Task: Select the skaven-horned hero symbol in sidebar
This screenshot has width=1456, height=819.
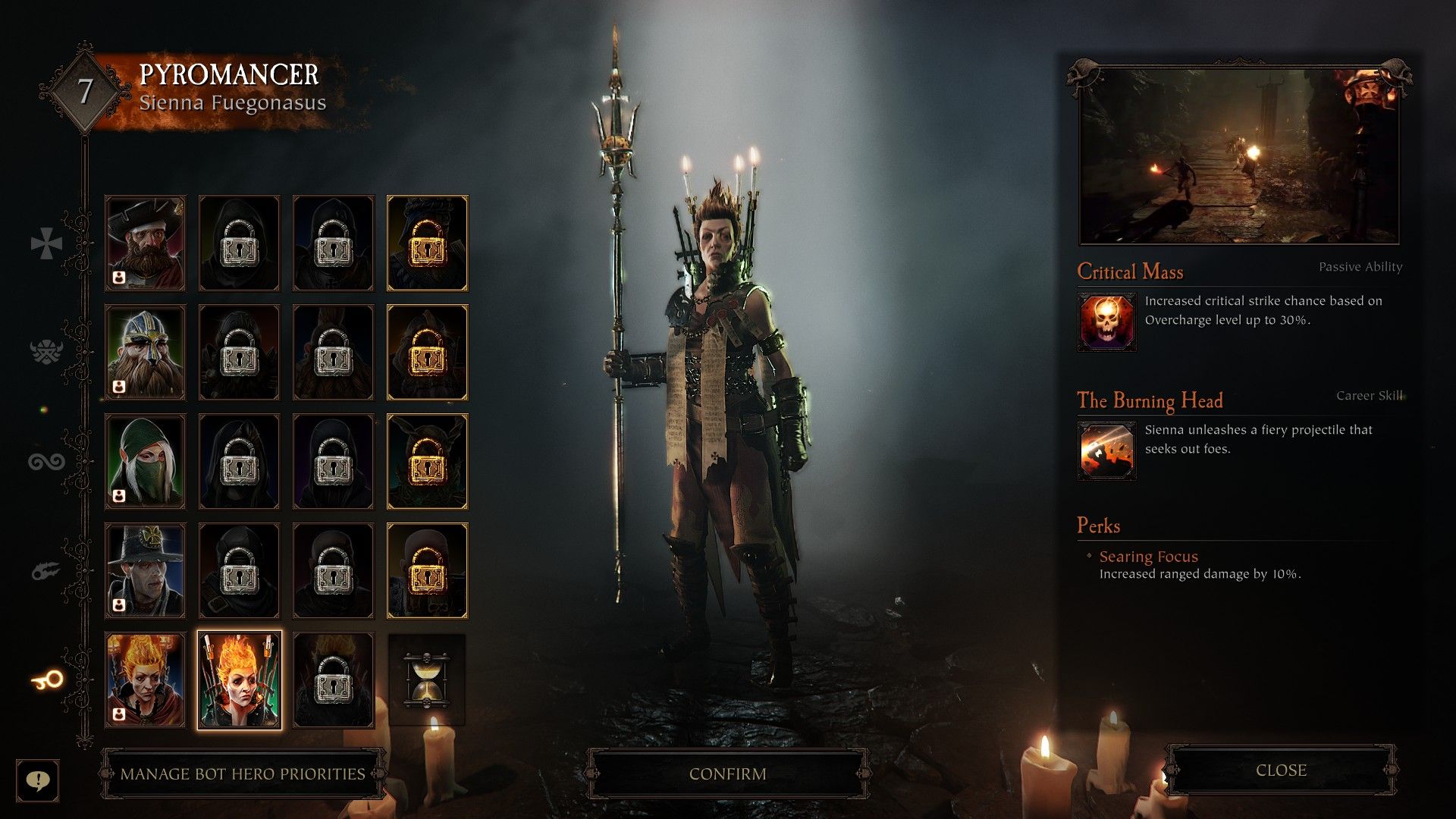Action: click(47, 351)
